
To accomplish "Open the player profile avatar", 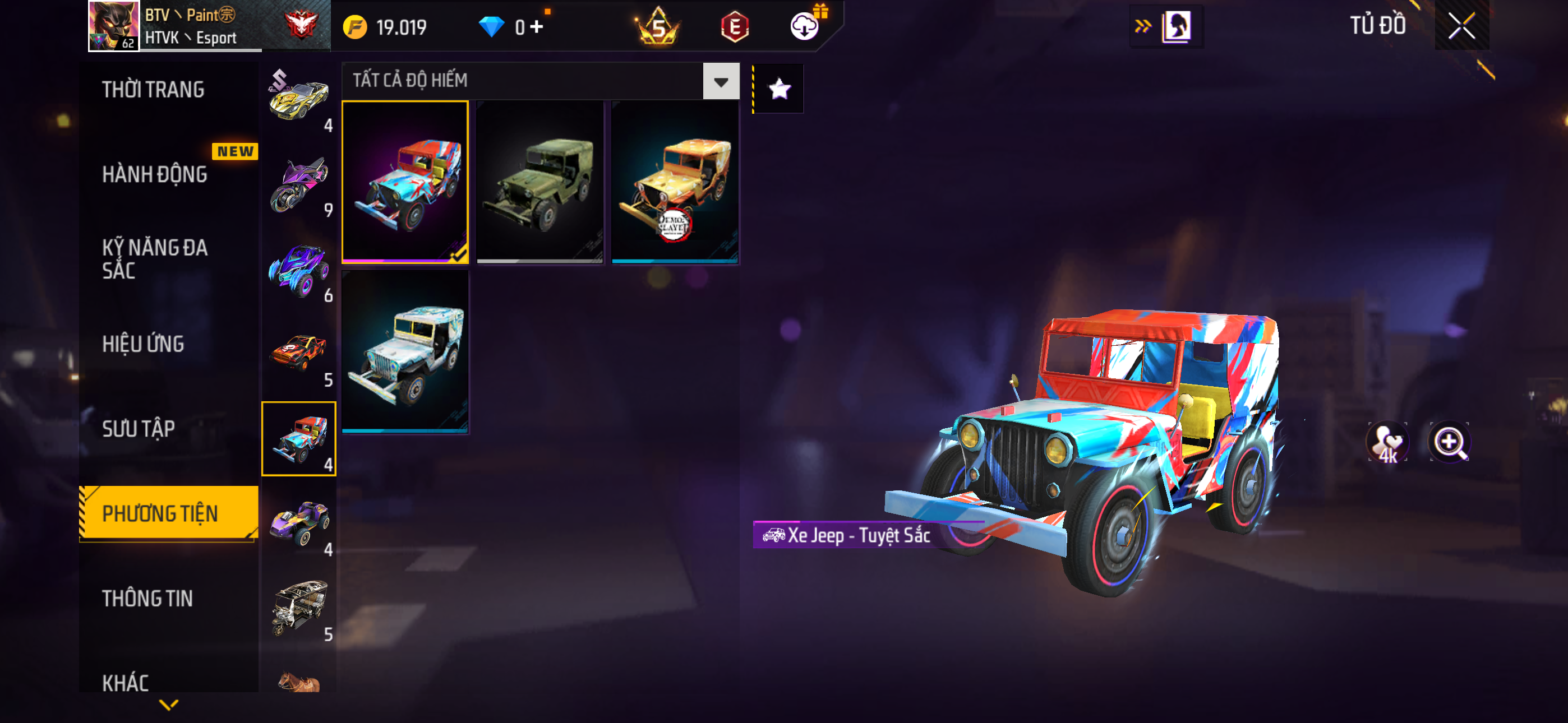I will tap(114, 26).
